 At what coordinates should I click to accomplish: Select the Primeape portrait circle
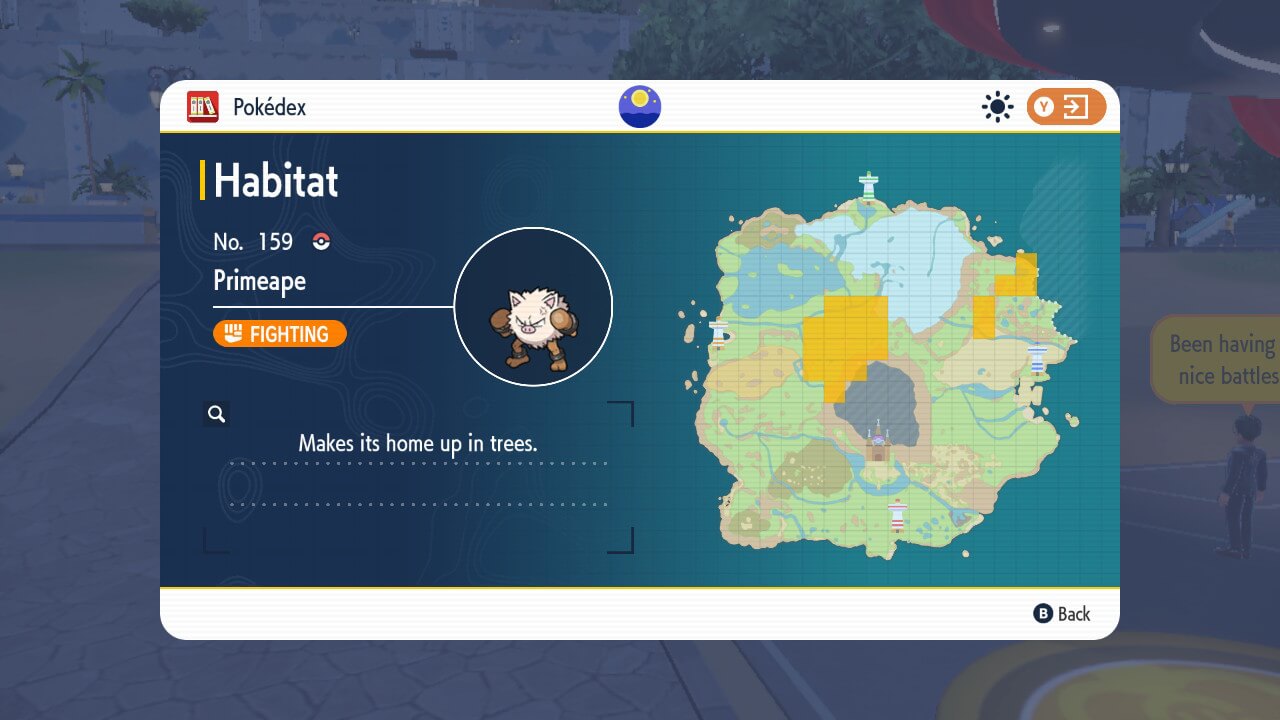533,306
